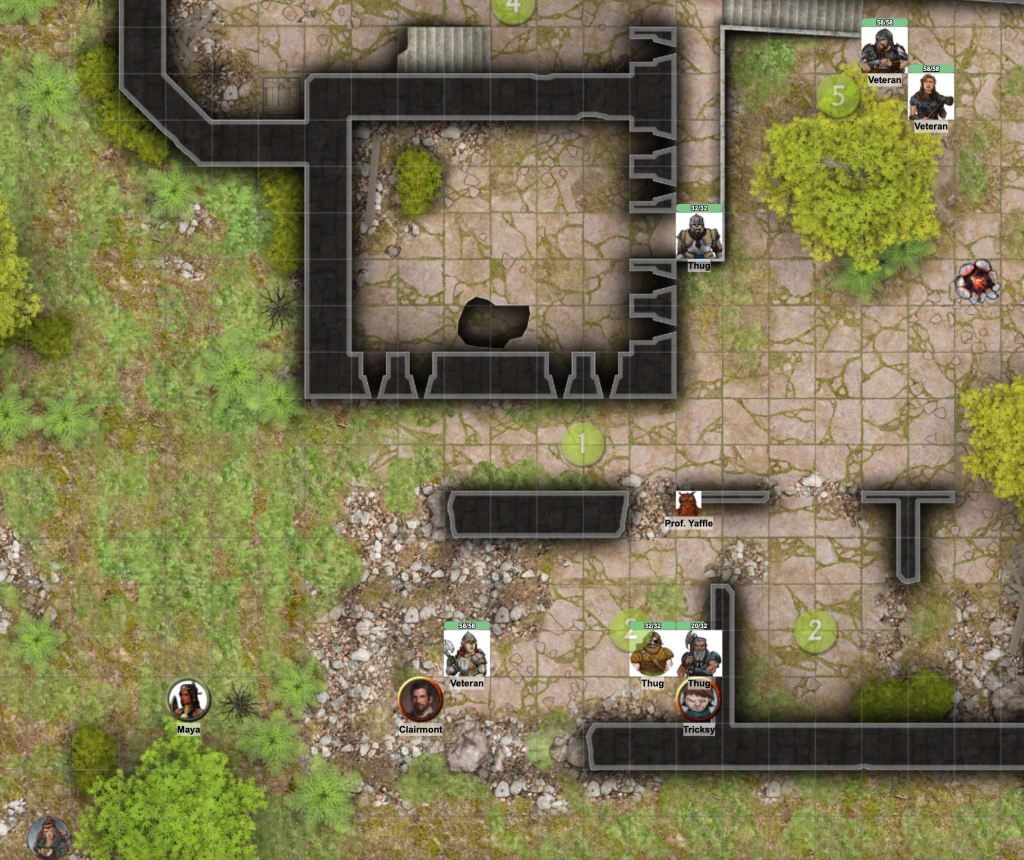The height and width of the screenshot is (860, 1024).
Task: Select the Thug token beside the tower wall
Action: (699, 236)
